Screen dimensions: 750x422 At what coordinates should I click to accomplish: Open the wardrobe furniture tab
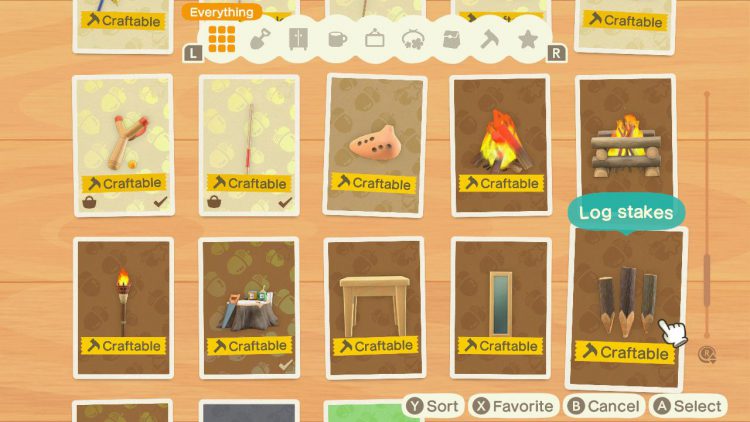point(298,40)
